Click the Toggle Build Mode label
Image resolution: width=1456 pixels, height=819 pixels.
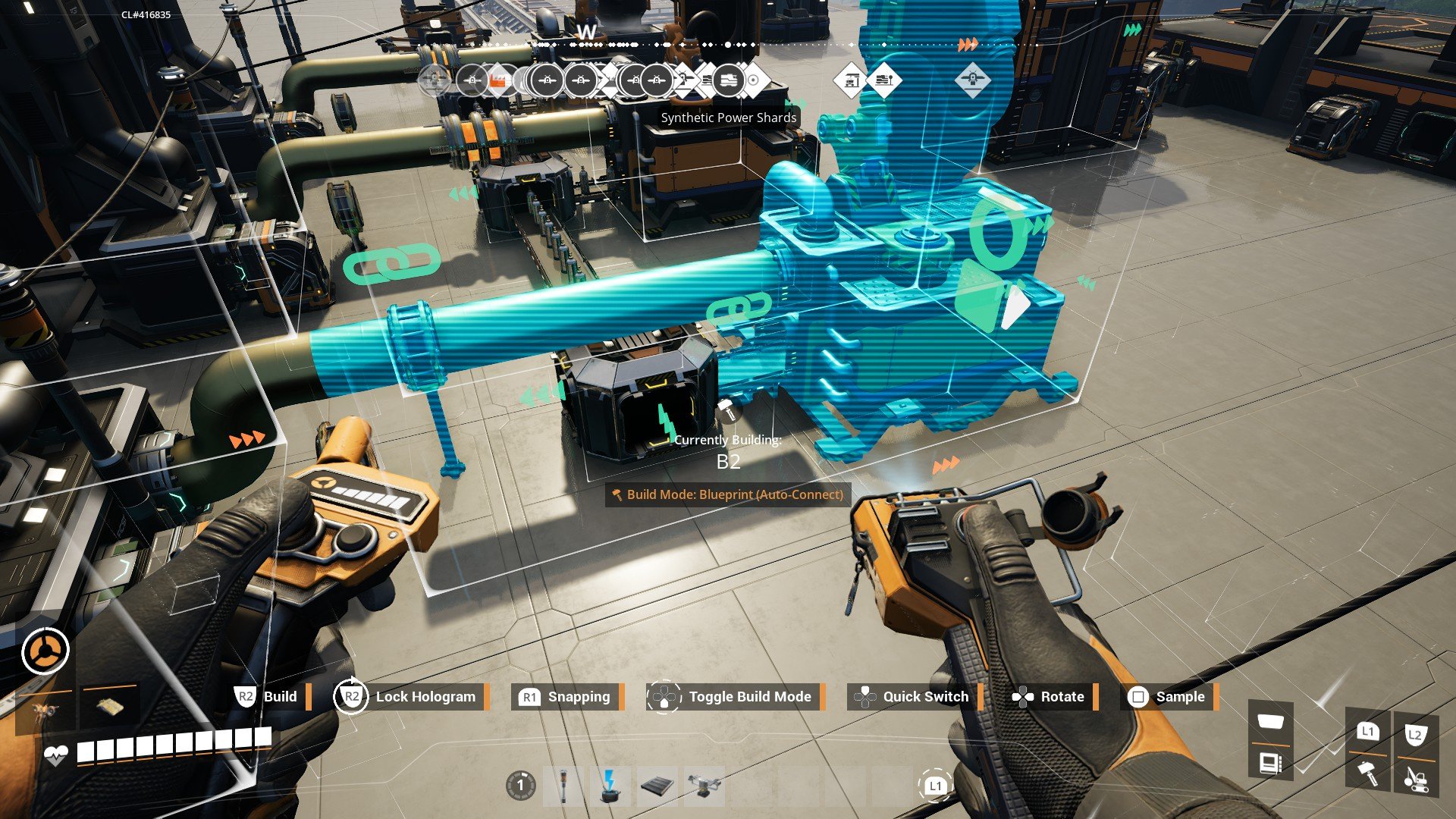coord(749,696)
